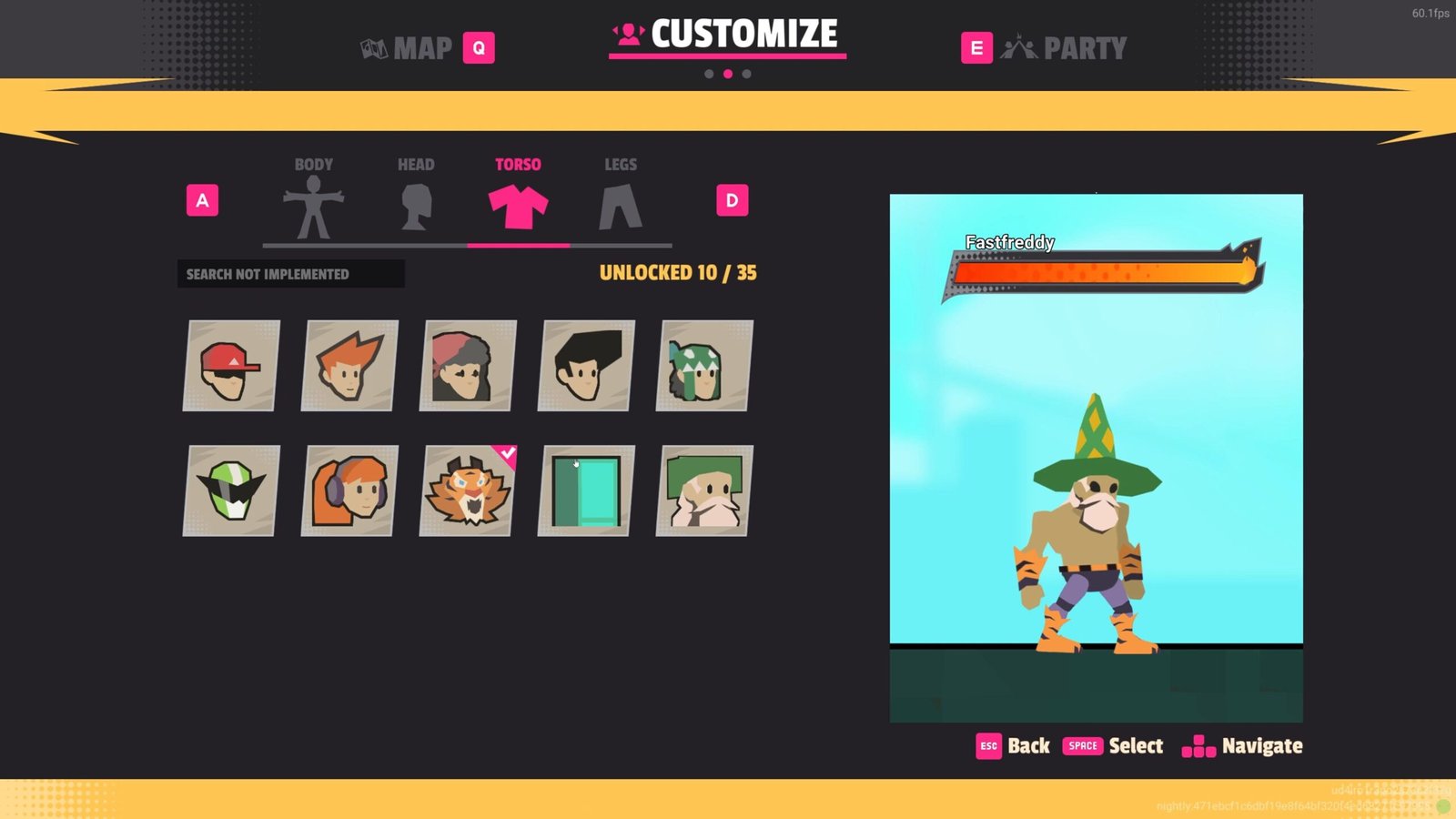Image resolution: width=1456 pixels, height=819 pixels.
Task: Select the red cap character tile
Action: pyautogui.click(x=231, y=366)
